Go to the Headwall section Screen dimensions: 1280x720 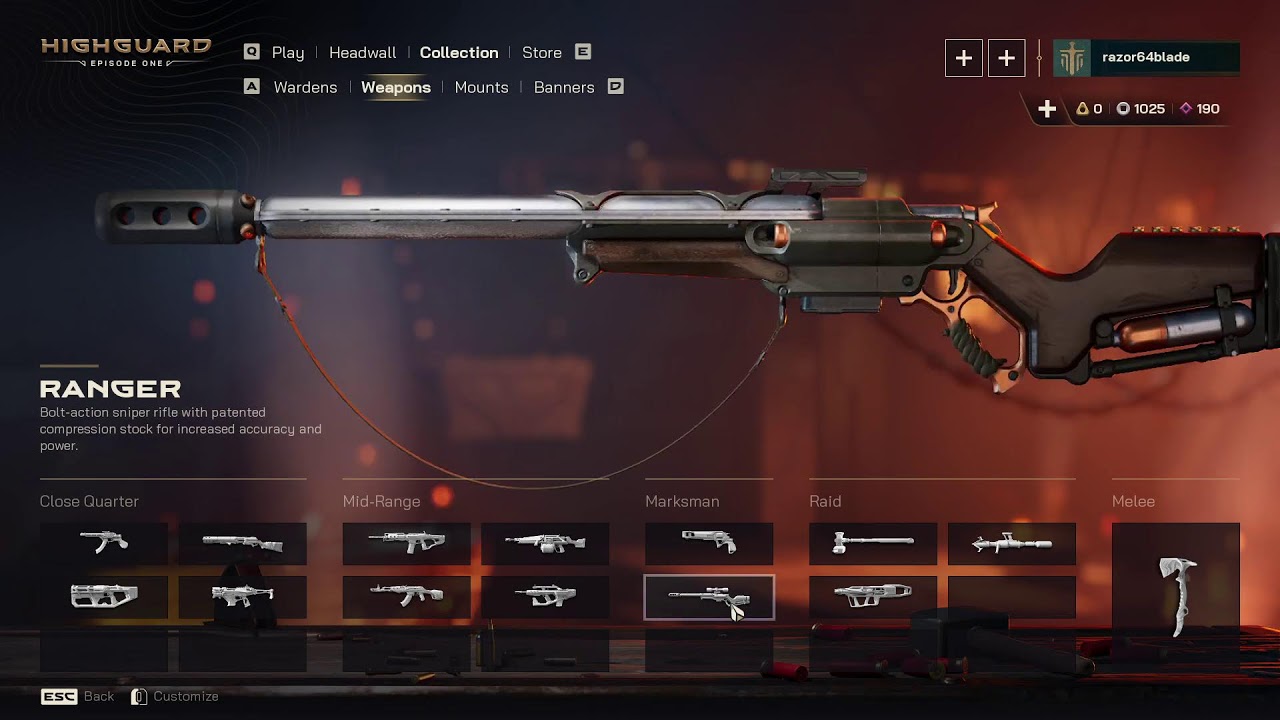pos(362,53)
